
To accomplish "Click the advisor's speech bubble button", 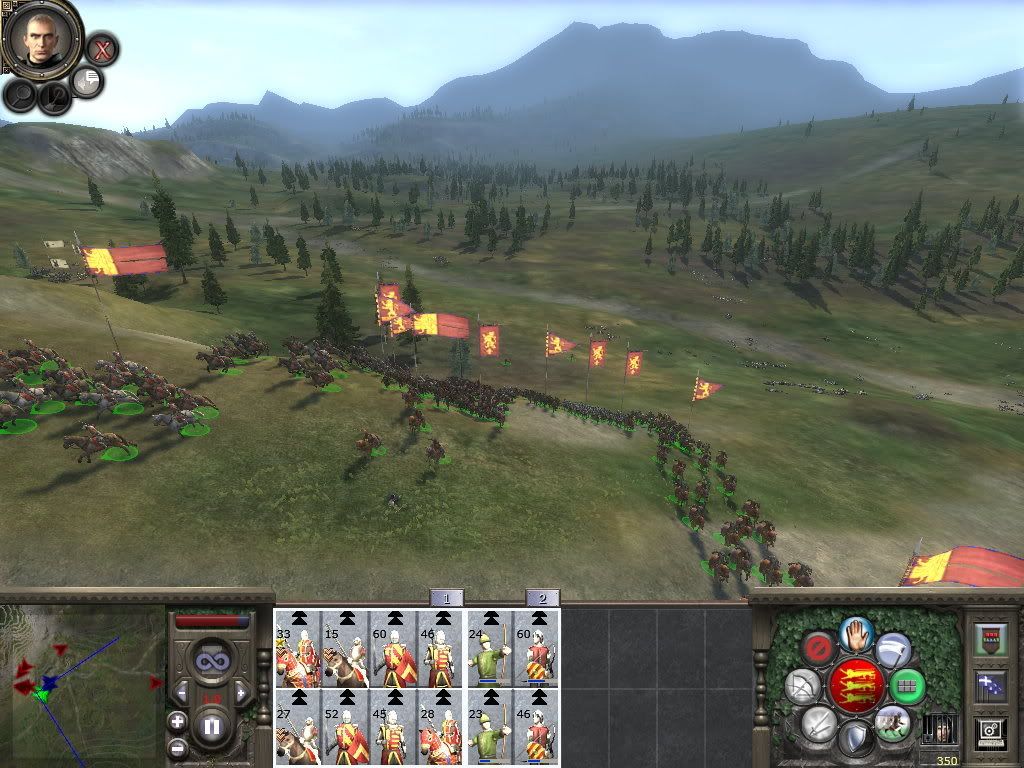I will coord(87,82).
